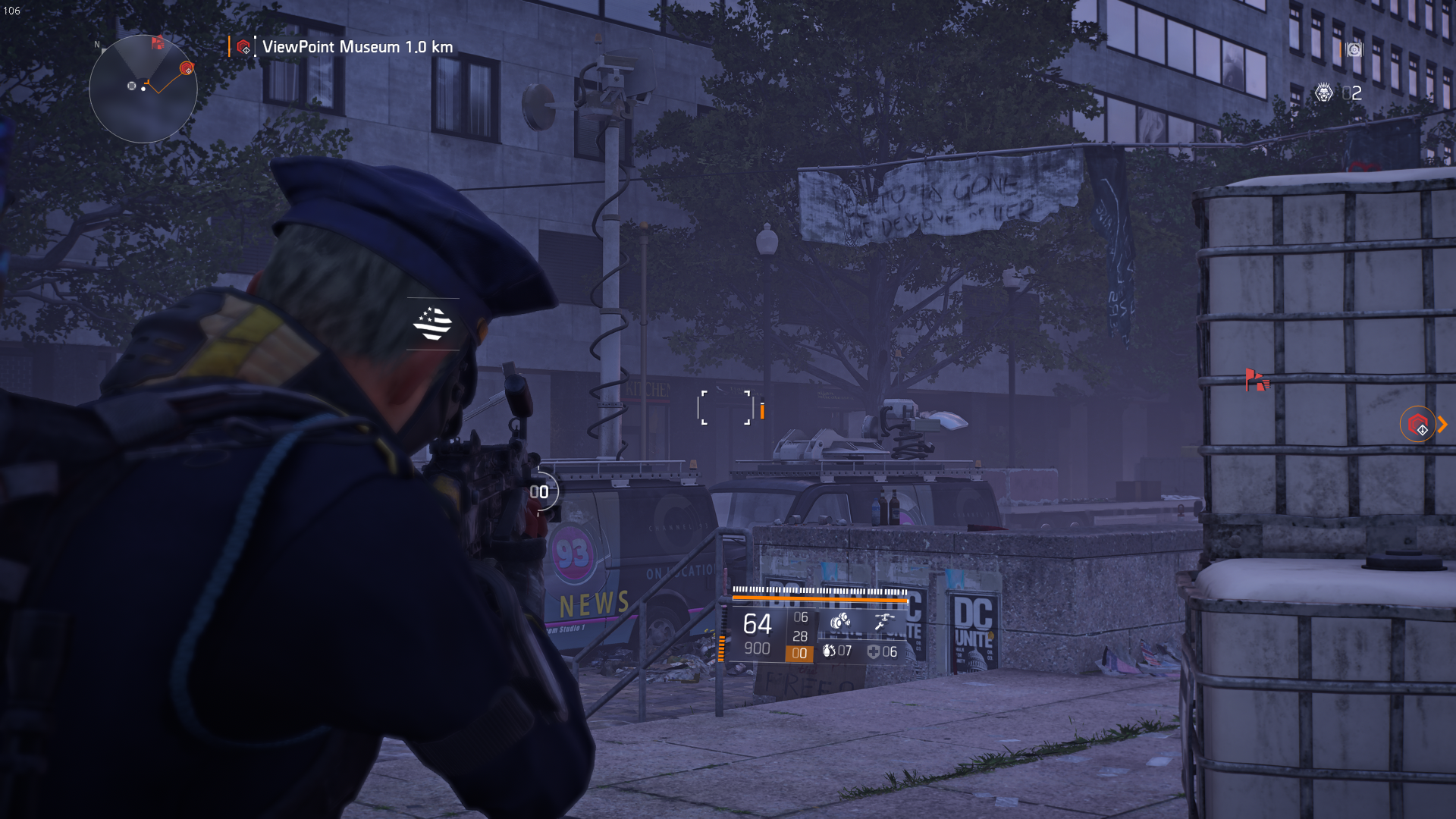Click the hexagonal mission icon beside ViewPoint Museum
The width and height of the screenshot is (1456, 819).
[x=244, y=47]
